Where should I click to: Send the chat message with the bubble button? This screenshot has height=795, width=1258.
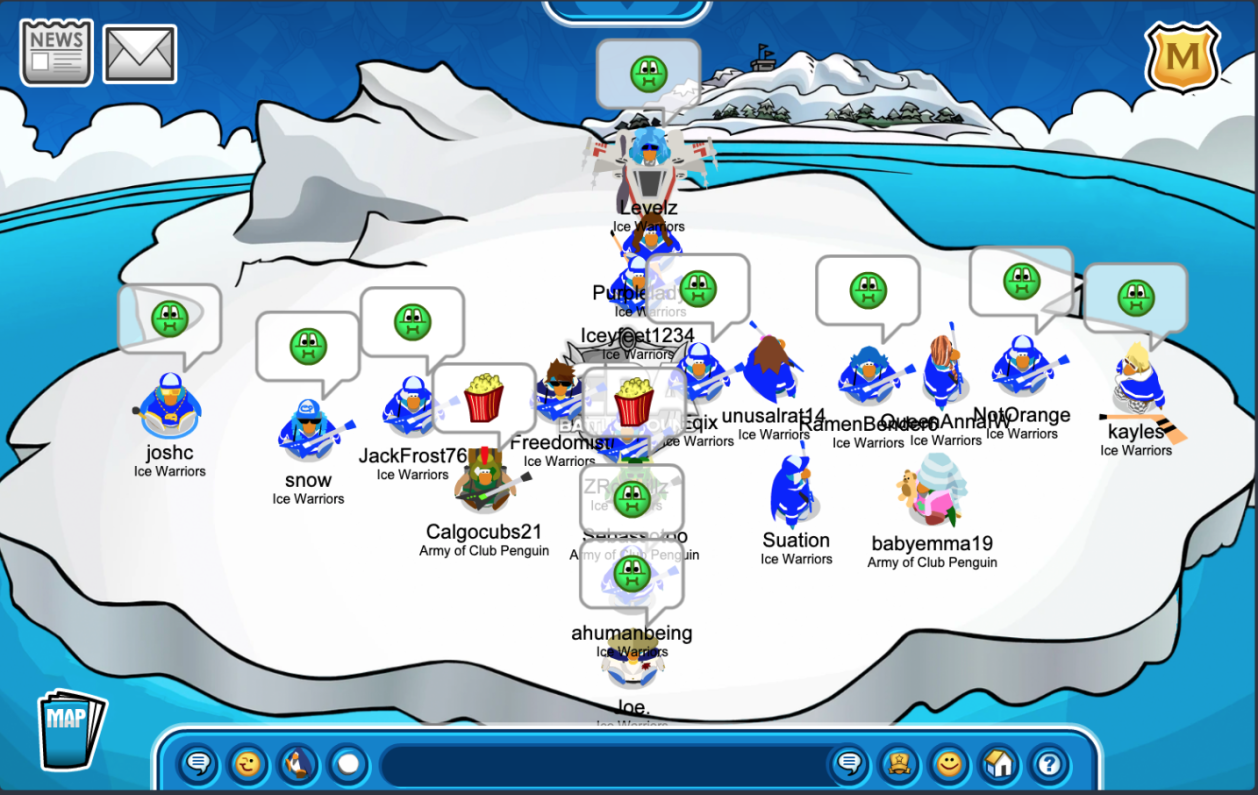pos(849,765)
